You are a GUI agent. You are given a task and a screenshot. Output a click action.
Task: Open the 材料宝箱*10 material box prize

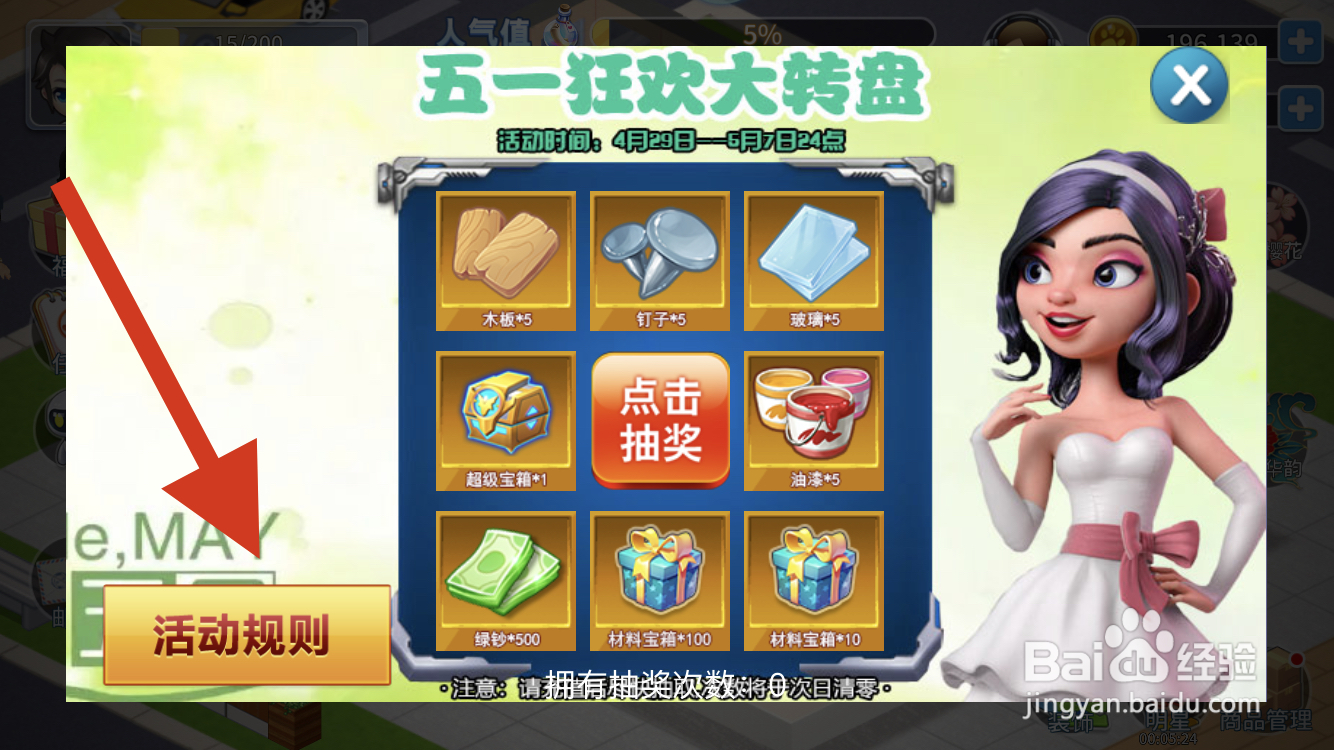(813, 580)
